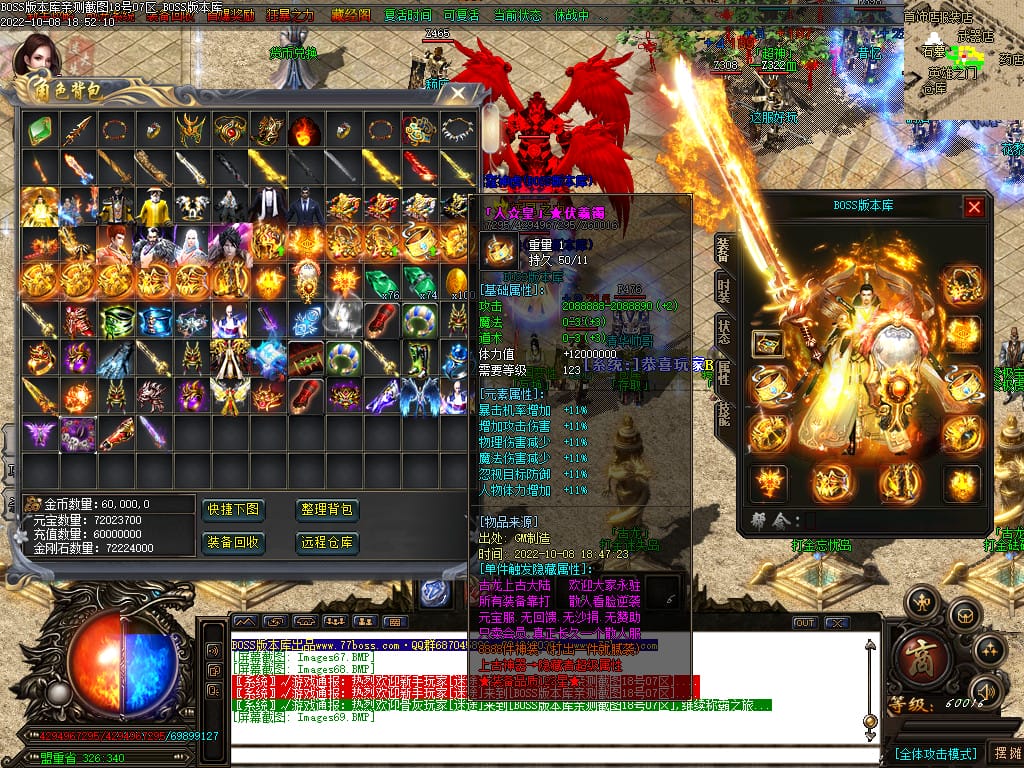Screen dimensions: 1024x768
Task: Click the 狂暴之力 top menu entry
Action: pos(290,16)
